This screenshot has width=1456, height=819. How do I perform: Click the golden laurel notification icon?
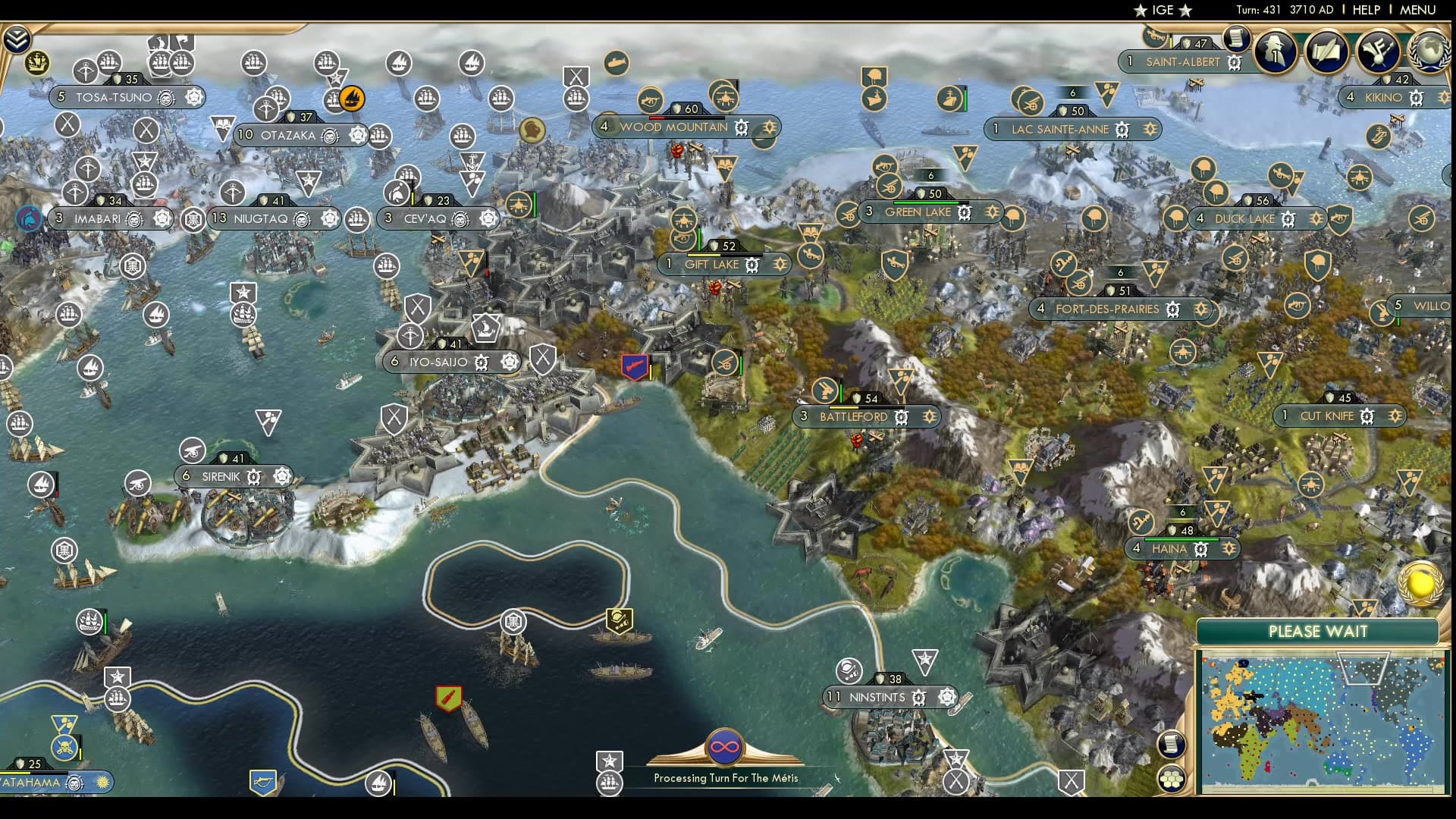(x=1420, y=583)
